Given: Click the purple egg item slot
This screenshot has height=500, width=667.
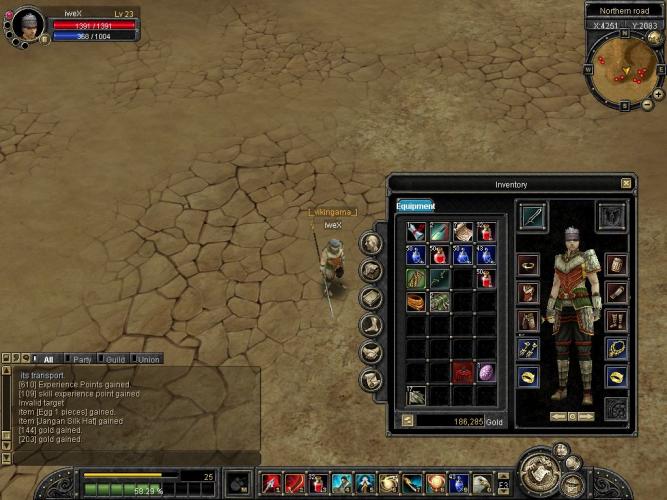Looking at the screenshot, I should (x=486, y=373).
